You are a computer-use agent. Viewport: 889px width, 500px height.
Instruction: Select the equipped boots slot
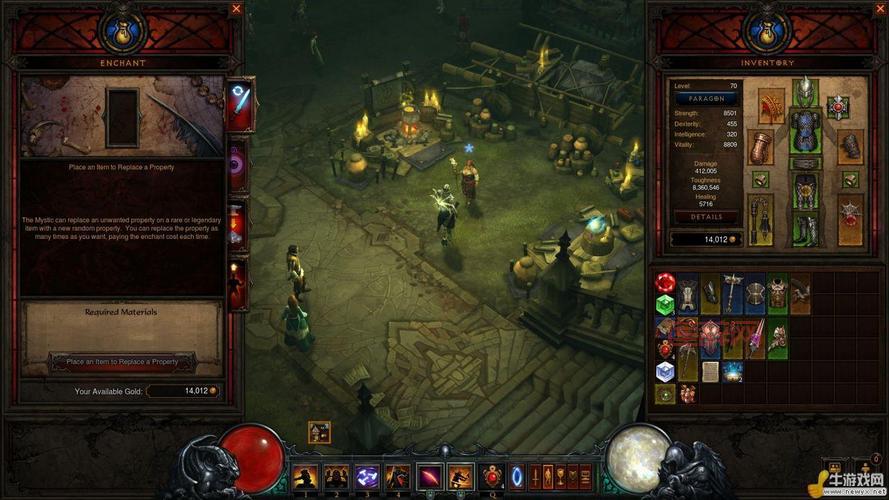(804, 227)
